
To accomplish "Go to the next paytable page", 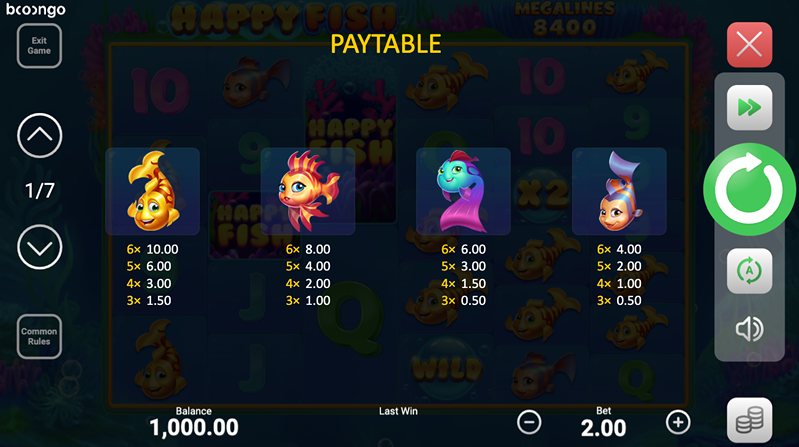I will point(40,246).
